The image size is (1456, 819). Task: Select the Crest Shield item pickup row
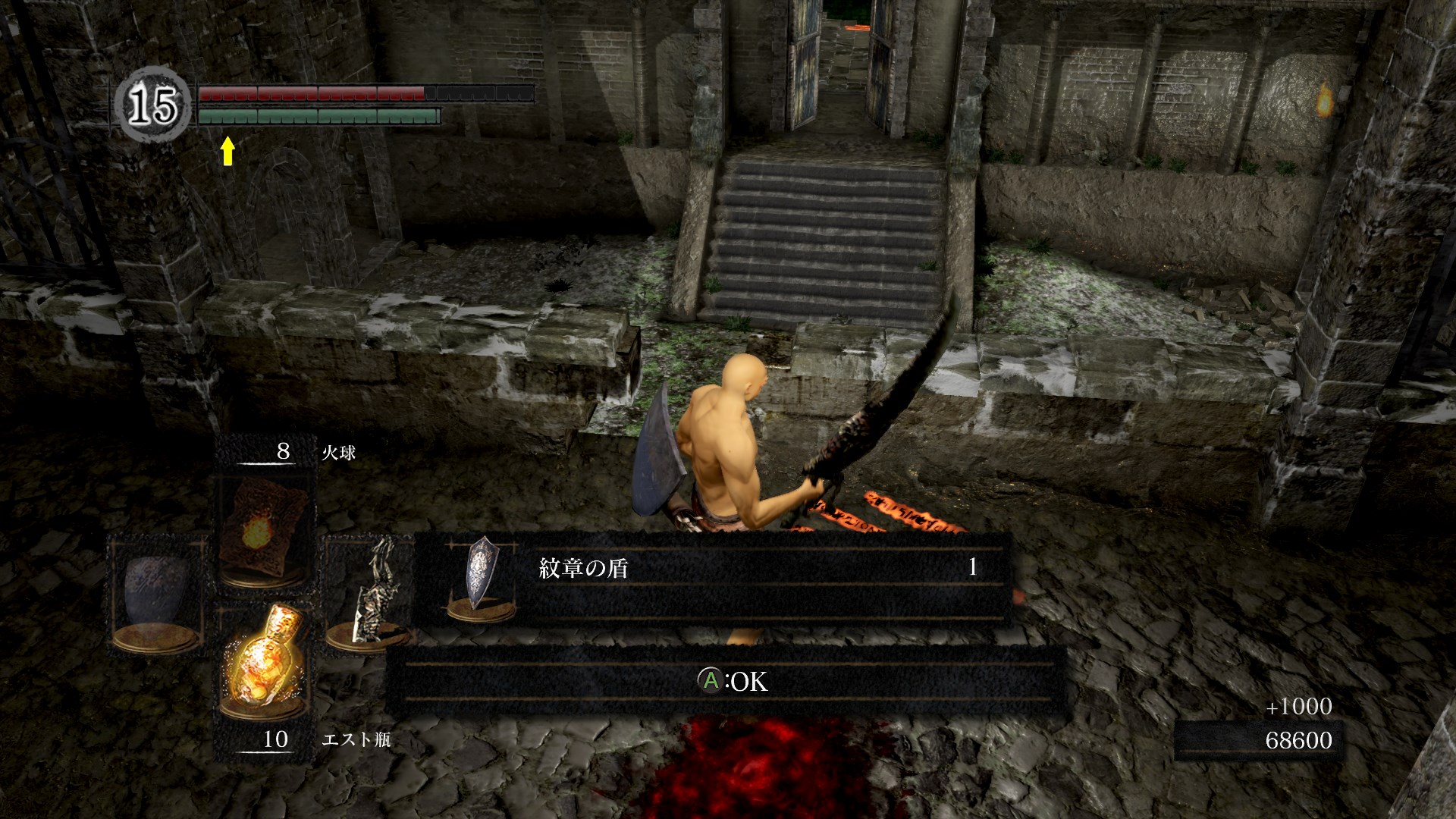(713, 579)
